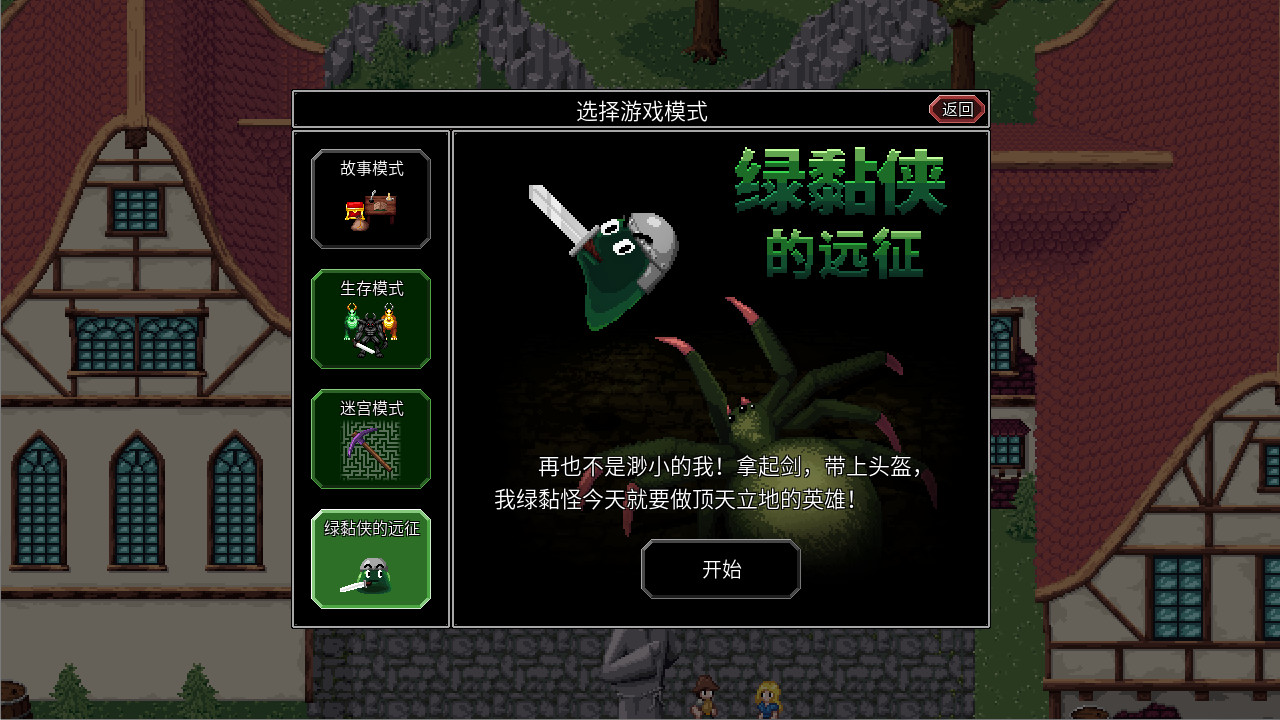Toggle the maze mode selection highlight

[x=371, y=440]
